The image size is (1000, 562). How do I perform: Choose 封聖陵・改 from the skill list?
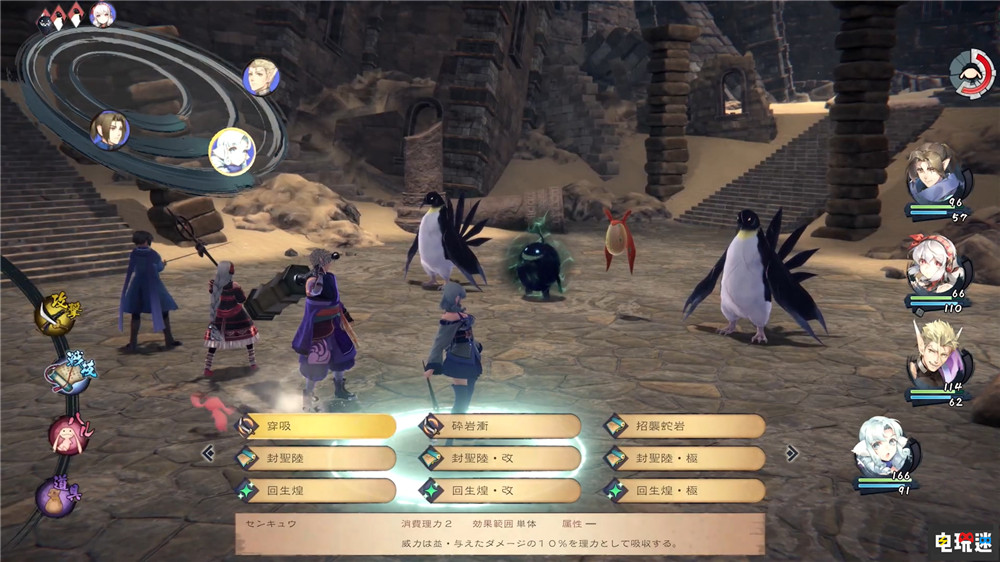[499, 458]
